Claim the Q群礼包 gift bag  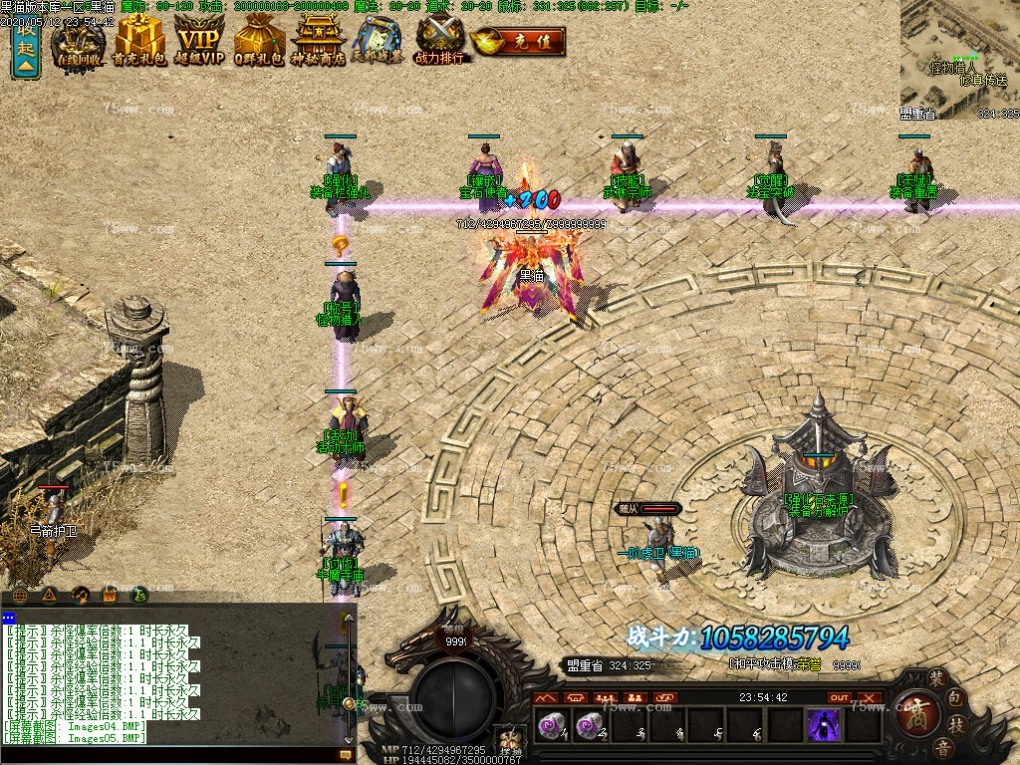coord(259,42)
